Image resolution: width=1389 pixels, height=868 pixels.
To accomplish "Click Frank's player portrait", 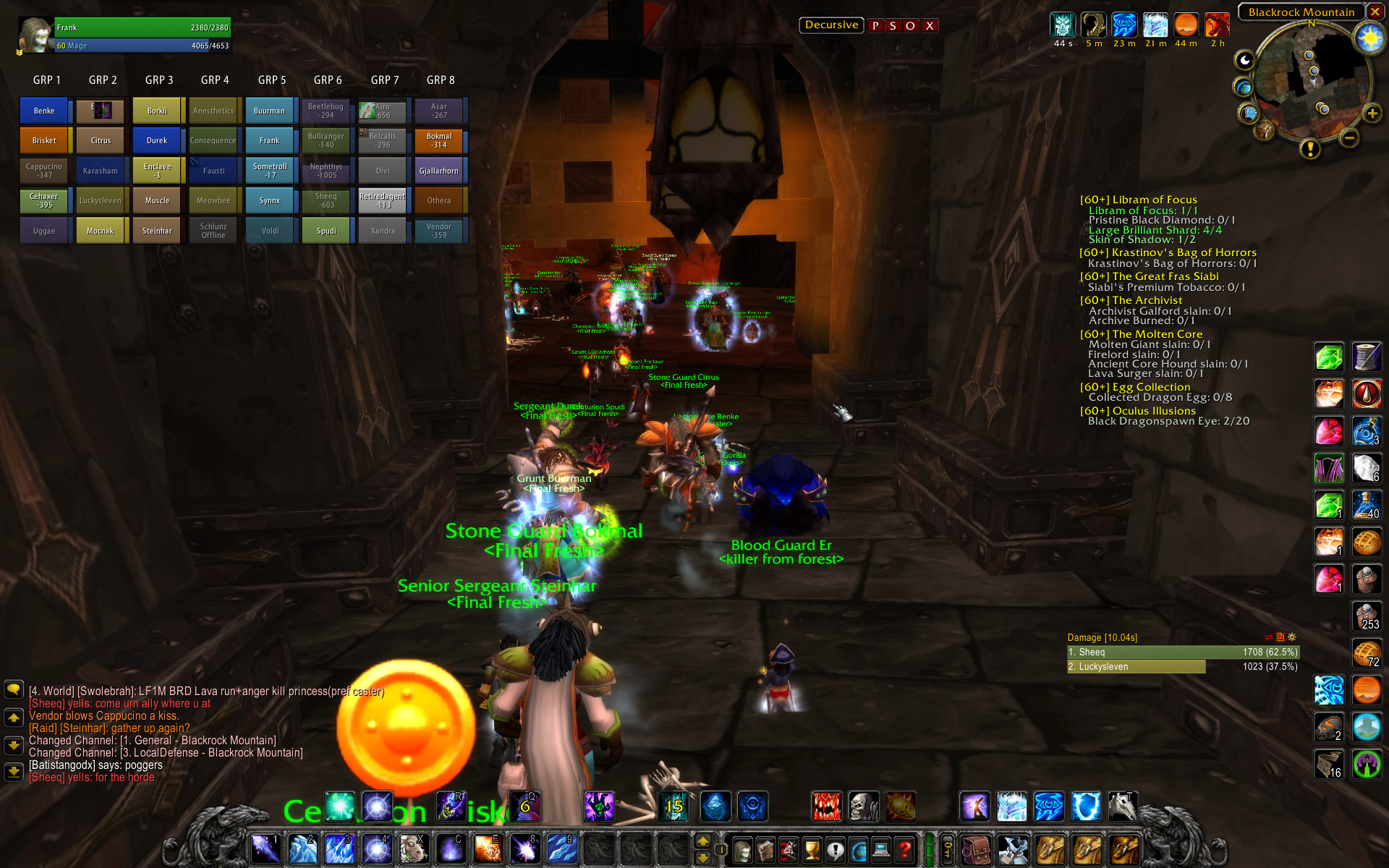I will (x=35, y=35).
